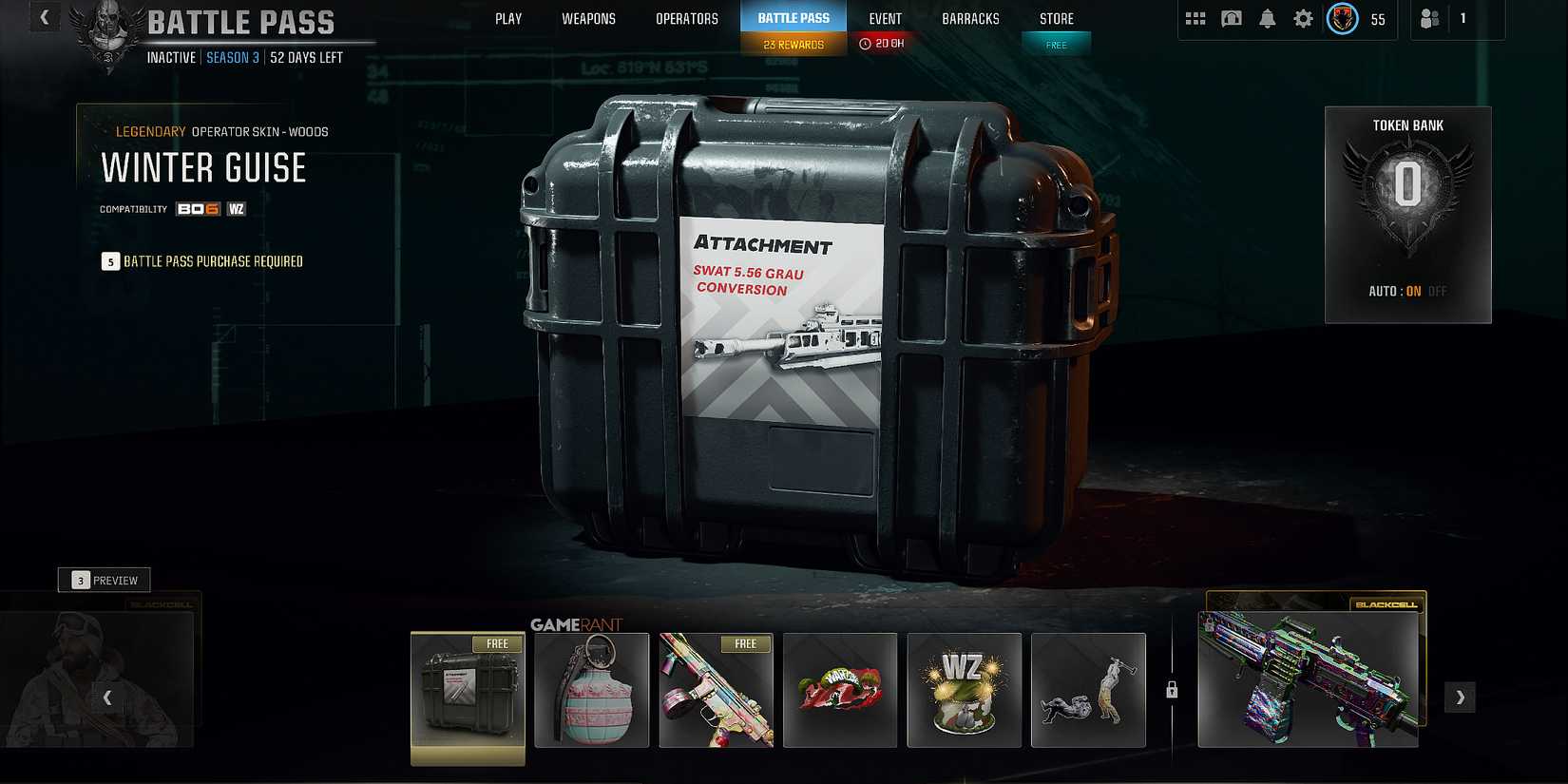Open the notifications bell icon
The image size is (1568, 784).
[x=1268, y=18]
